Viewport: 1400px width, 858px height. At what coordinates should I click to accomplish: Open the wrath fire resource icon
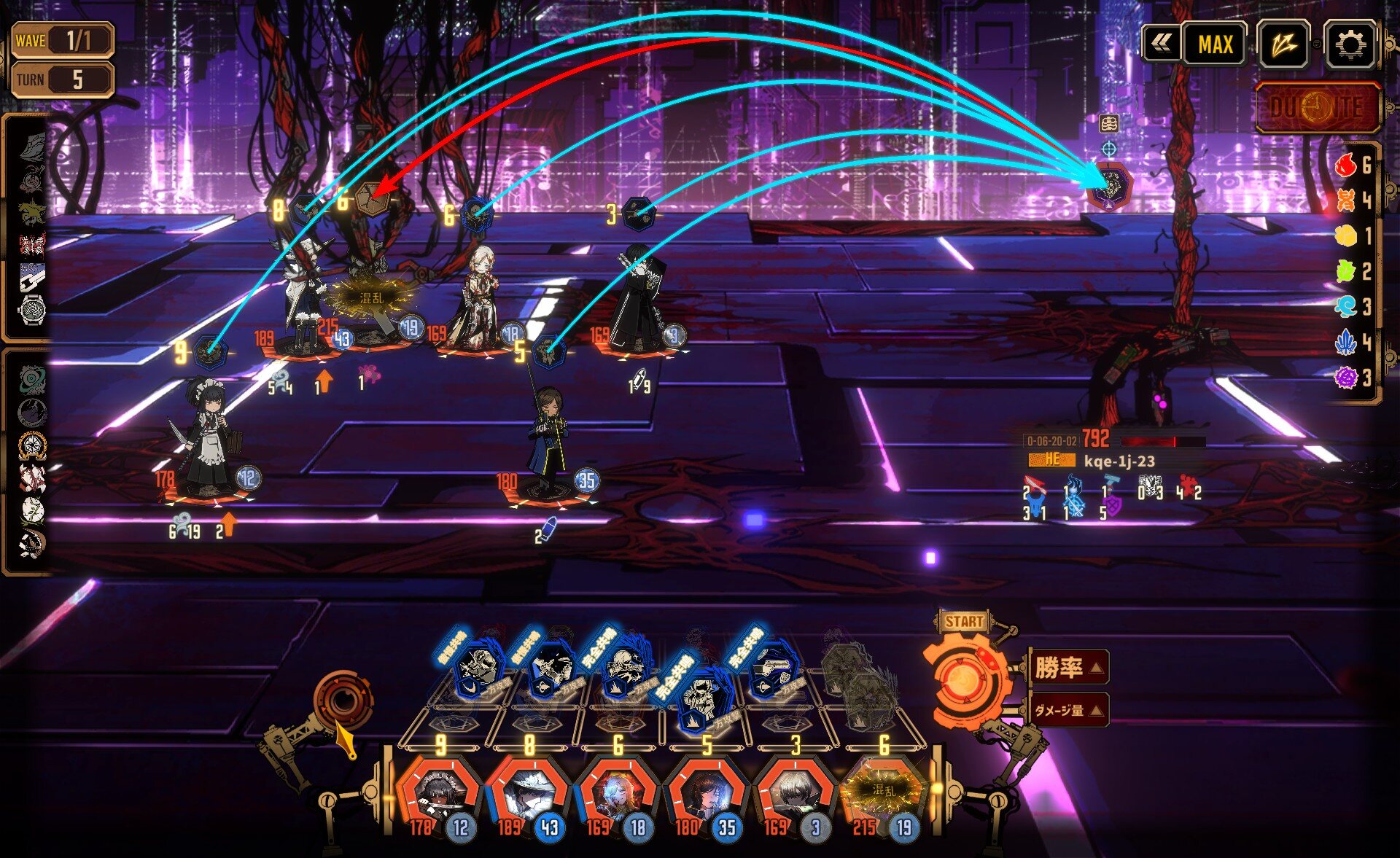pyautogui.click(x=1346, y=166)
